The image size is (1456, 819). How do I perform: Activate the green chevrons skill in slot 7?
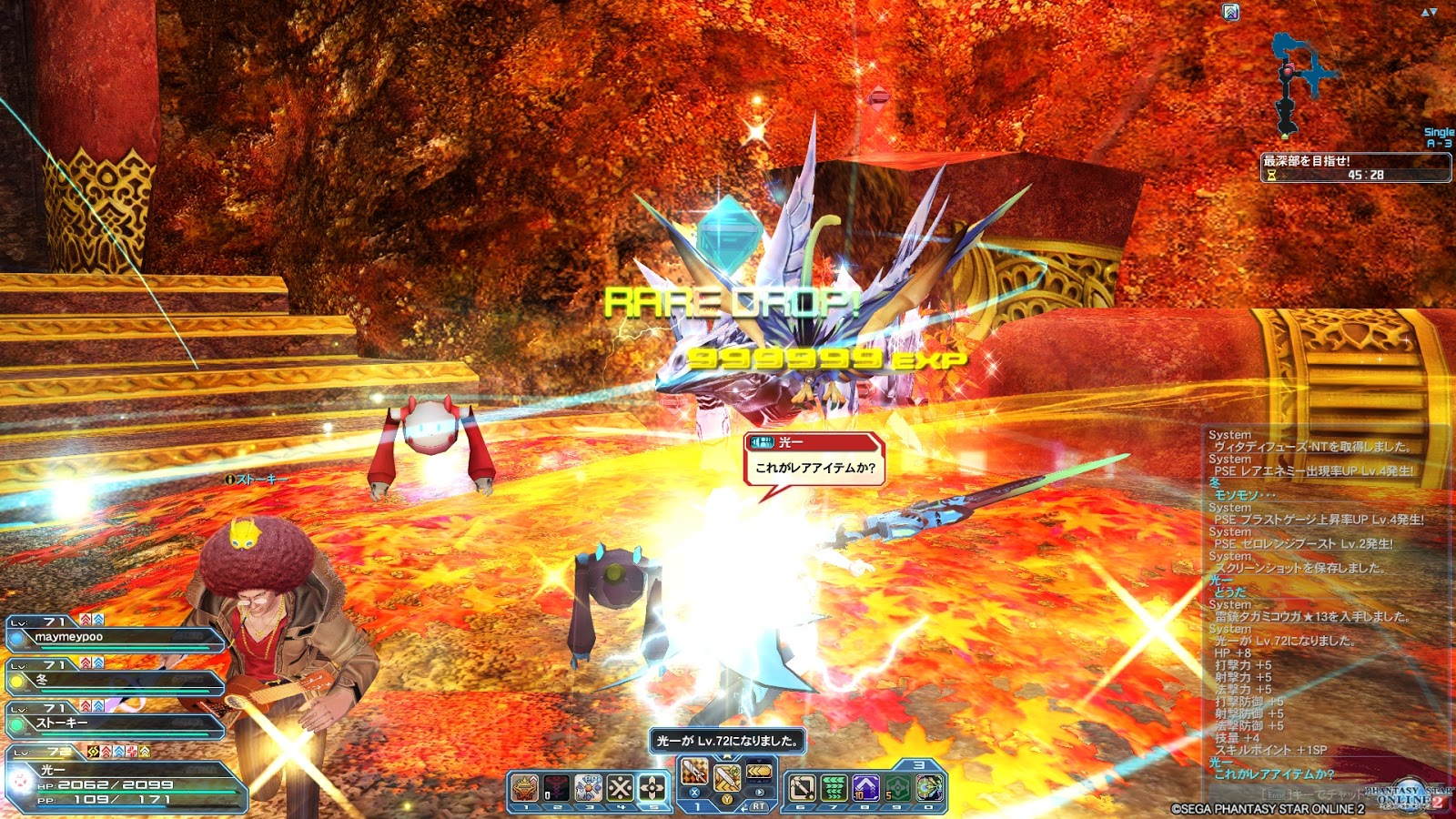coord(834,787)
